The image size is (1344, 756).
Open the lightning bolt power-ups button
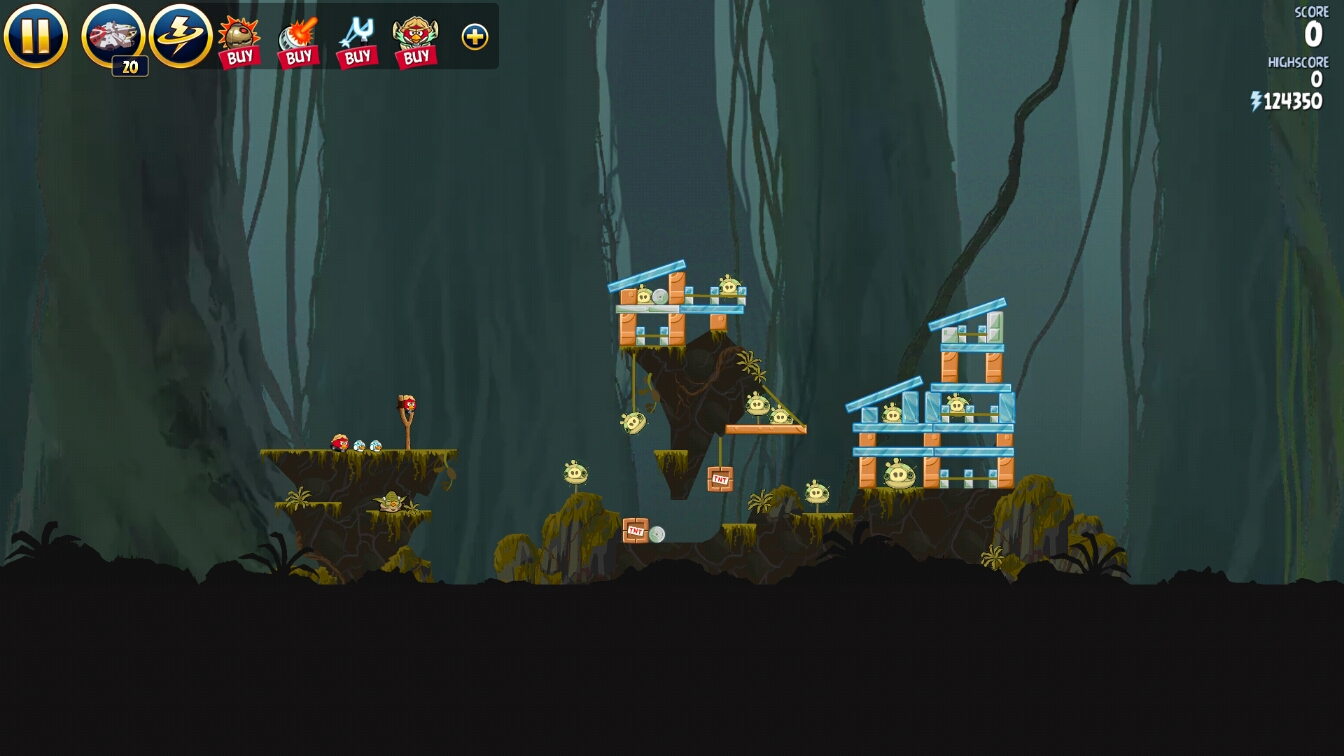click(x=181, y=36)
